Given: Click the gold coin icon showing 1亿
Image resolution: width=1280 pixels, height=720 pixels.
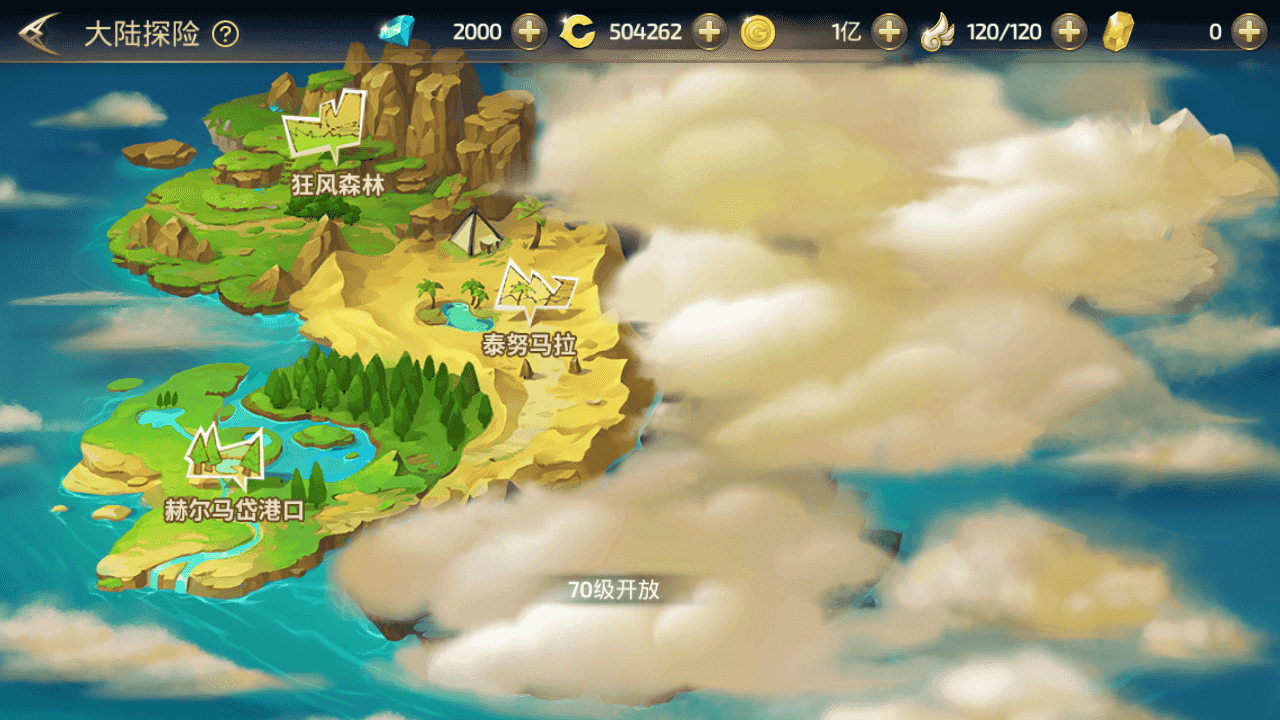Looking at the screenshot, I should point(758,31).
